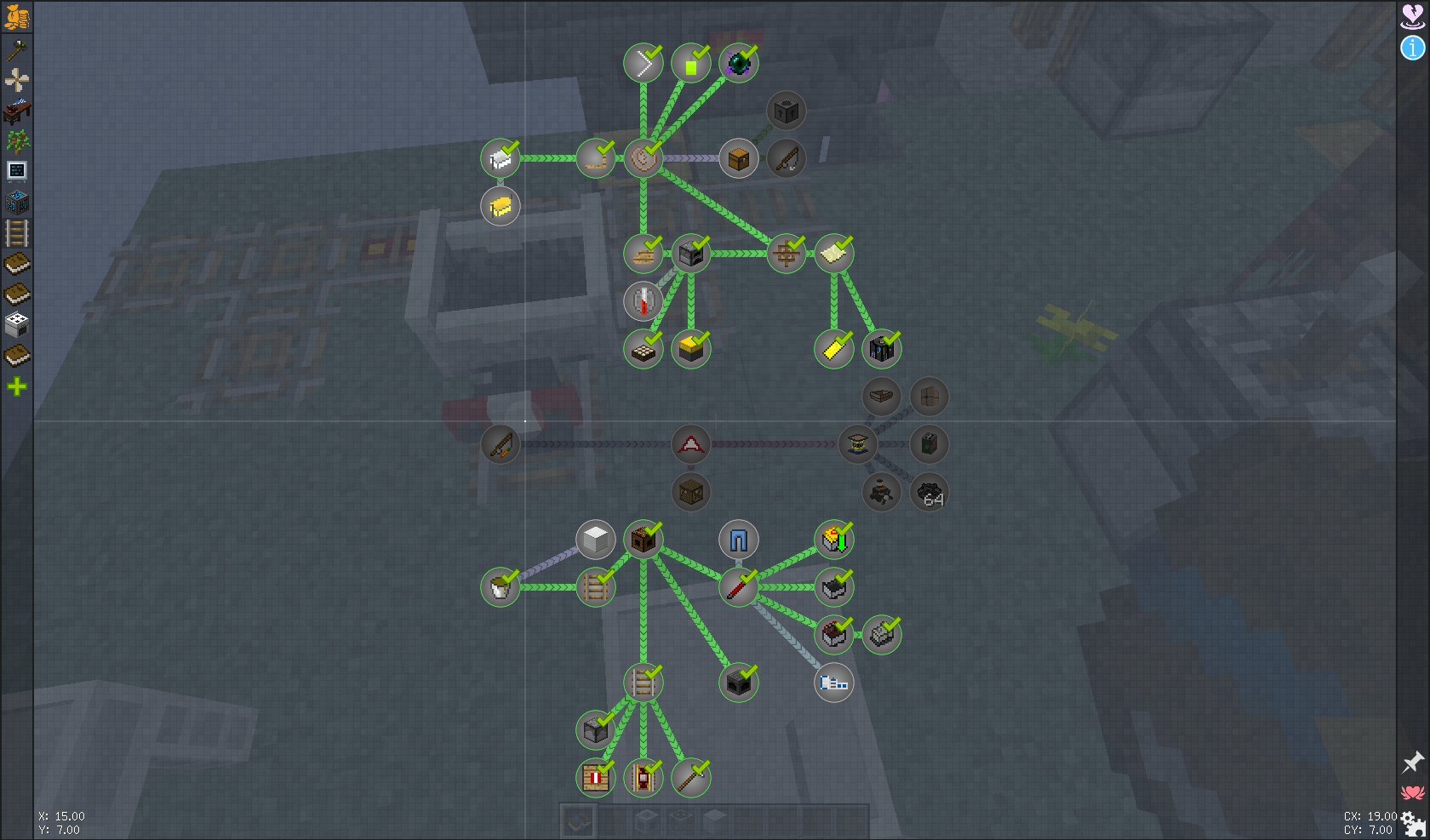This screenshot has height=840, width=1430.
Task: Click the gear icon at bottom right
Action: coord(1415,822)
